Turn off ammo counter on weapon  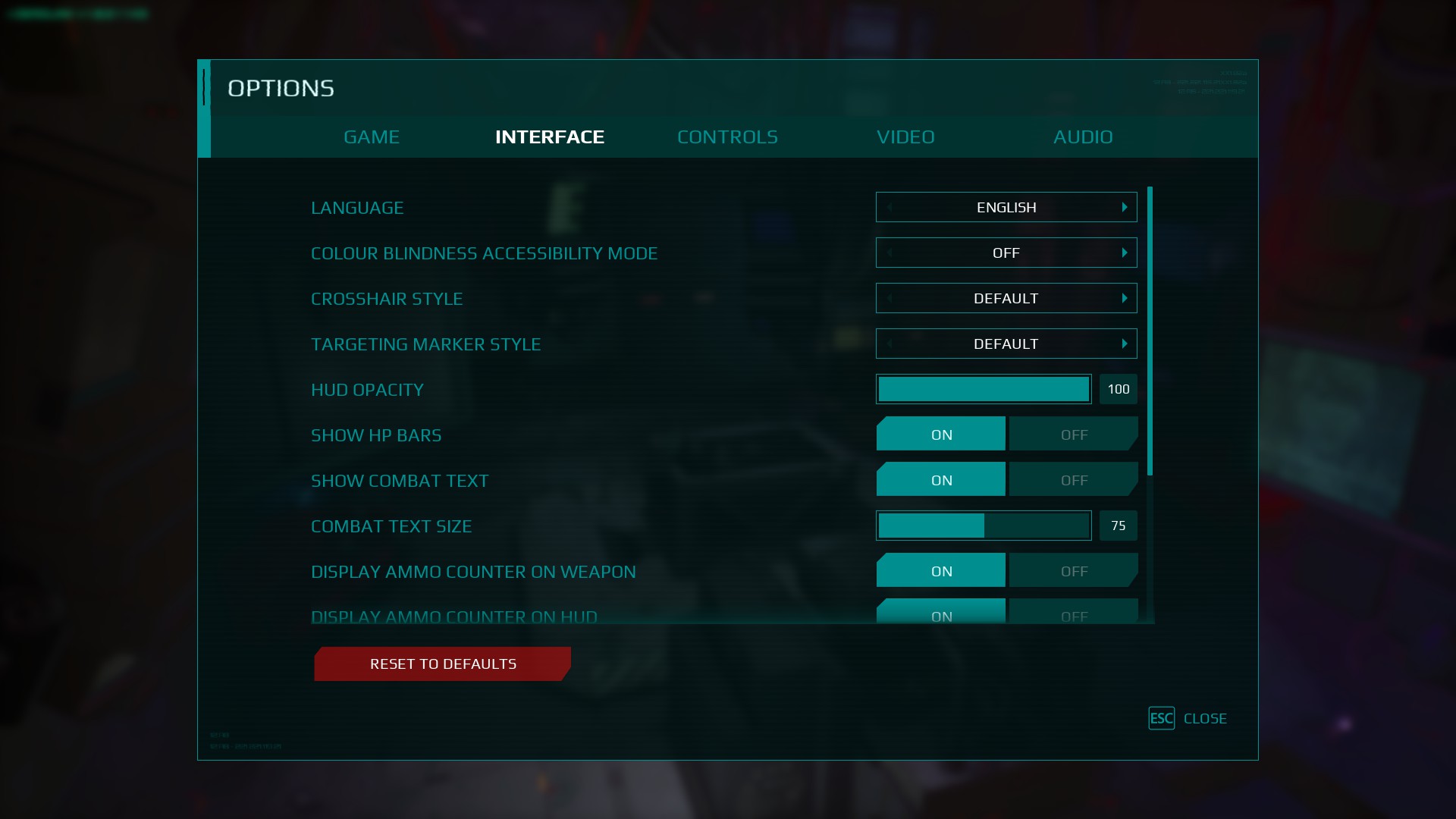1074,571
